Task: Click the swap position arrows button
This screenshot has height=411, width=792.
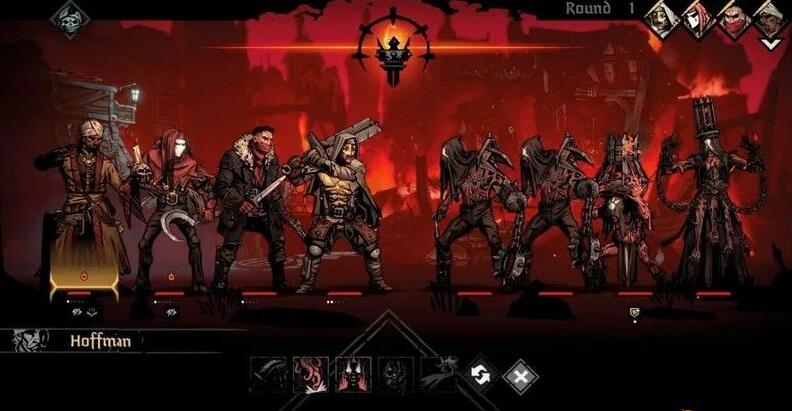Action: coord(480,374)
